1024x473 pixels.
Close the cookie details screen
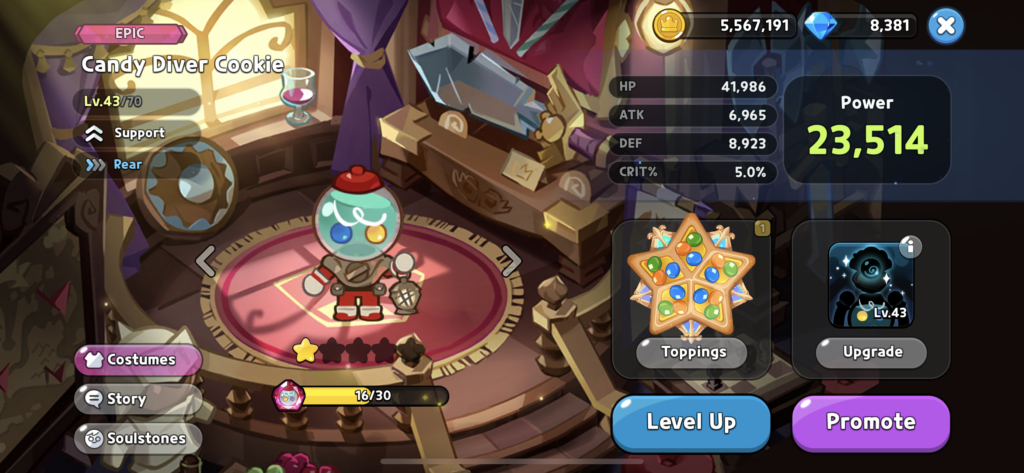pos(945,26)
